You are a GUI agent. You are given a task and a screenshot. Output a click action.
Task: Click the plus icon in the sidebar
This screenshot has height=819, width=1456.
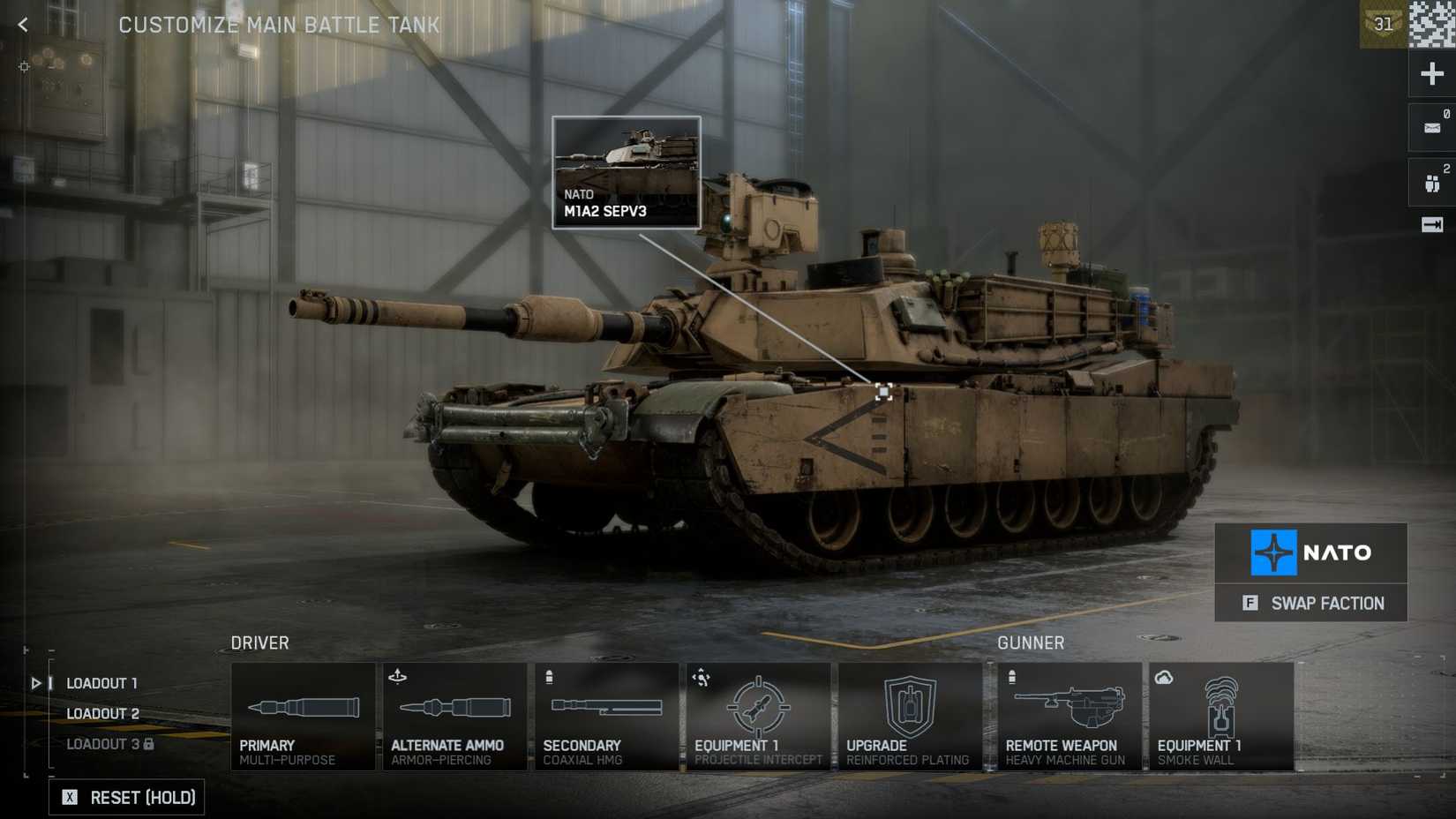point(1431,73)
